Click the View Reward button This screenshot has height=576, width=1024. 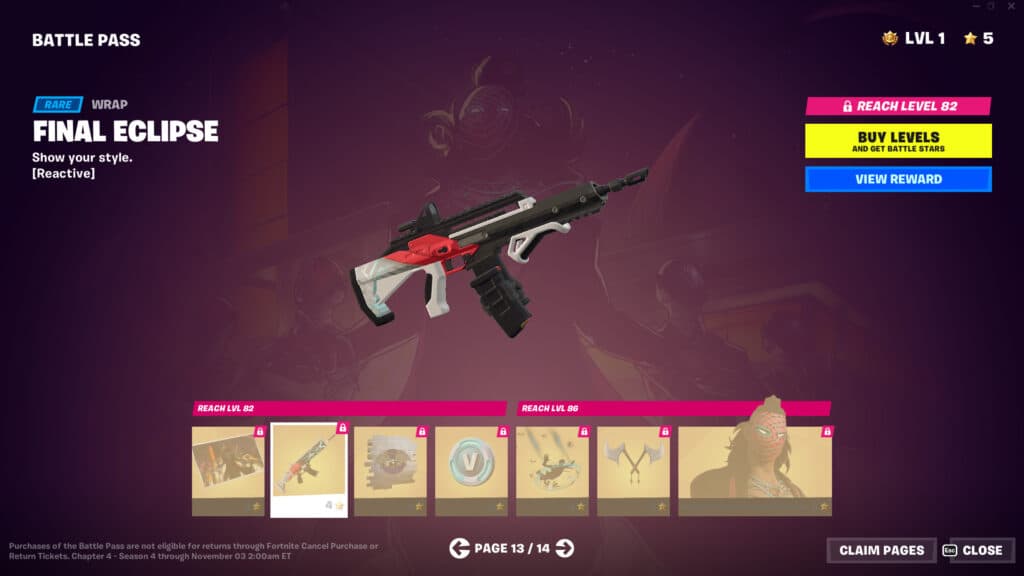coord(898,179)
